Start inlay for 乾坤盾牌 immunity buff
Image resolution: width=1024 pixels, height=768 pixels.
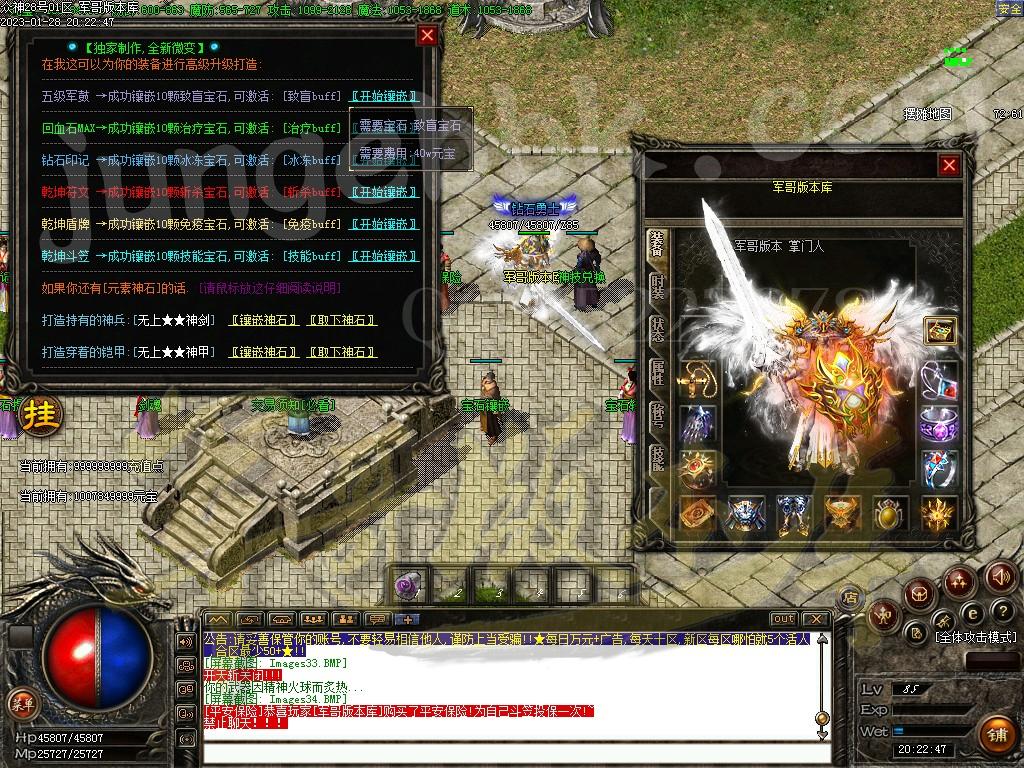(383, 224)
